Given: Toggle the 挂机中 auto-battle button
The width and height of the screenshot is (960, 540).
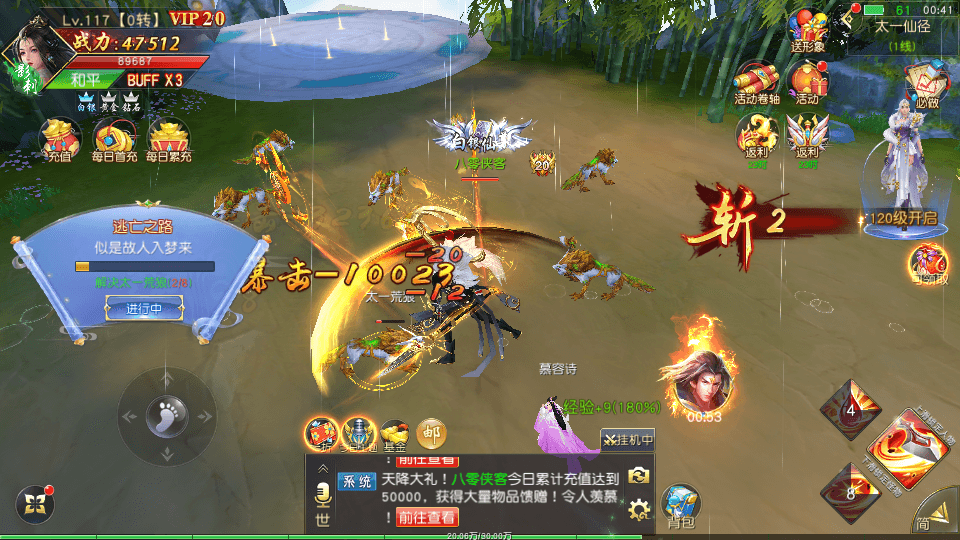Looking at the screenshot, I should (x=627, y=439).
